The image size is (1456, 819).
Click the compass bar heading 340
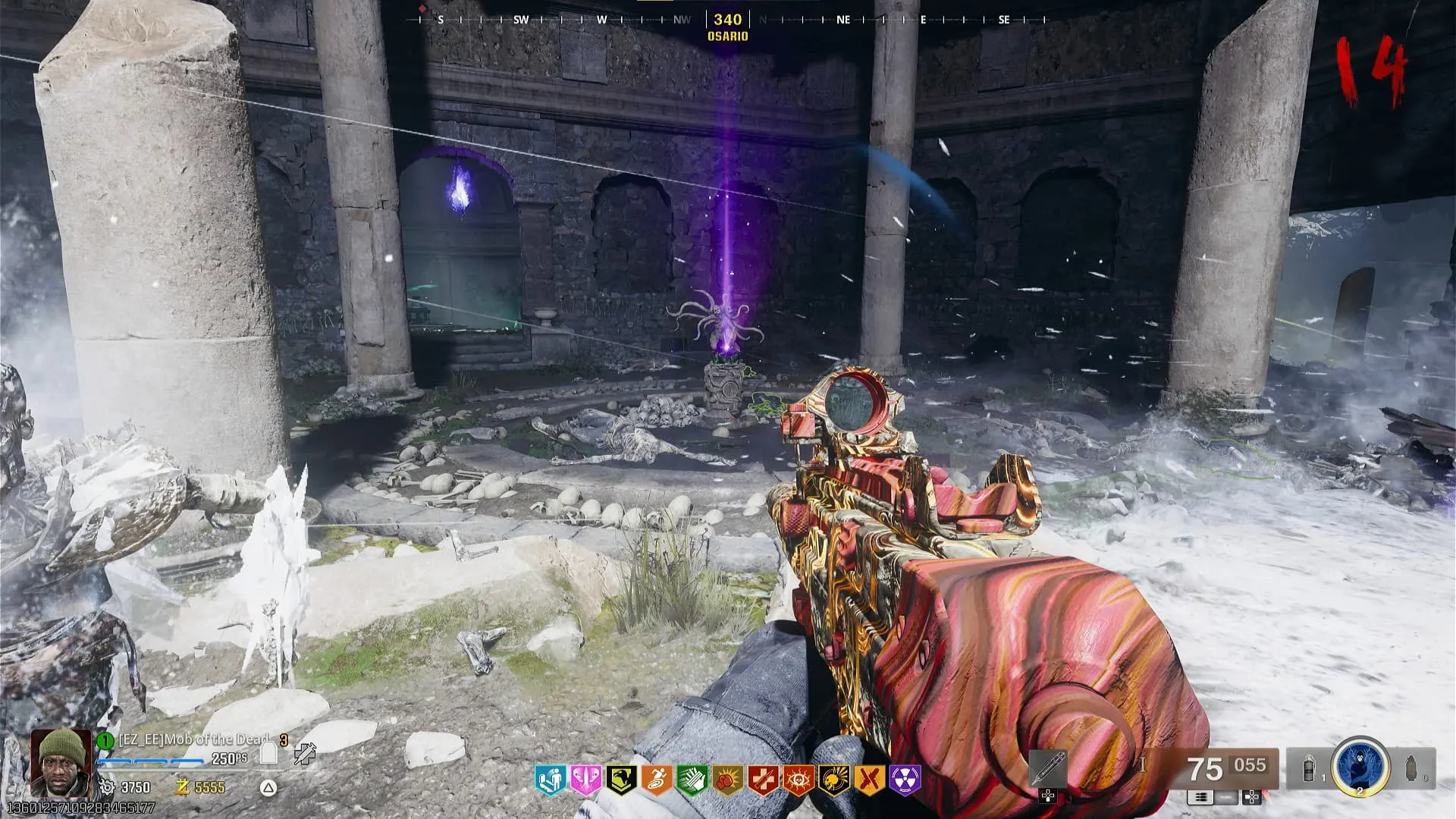click(x=727, y=20)
